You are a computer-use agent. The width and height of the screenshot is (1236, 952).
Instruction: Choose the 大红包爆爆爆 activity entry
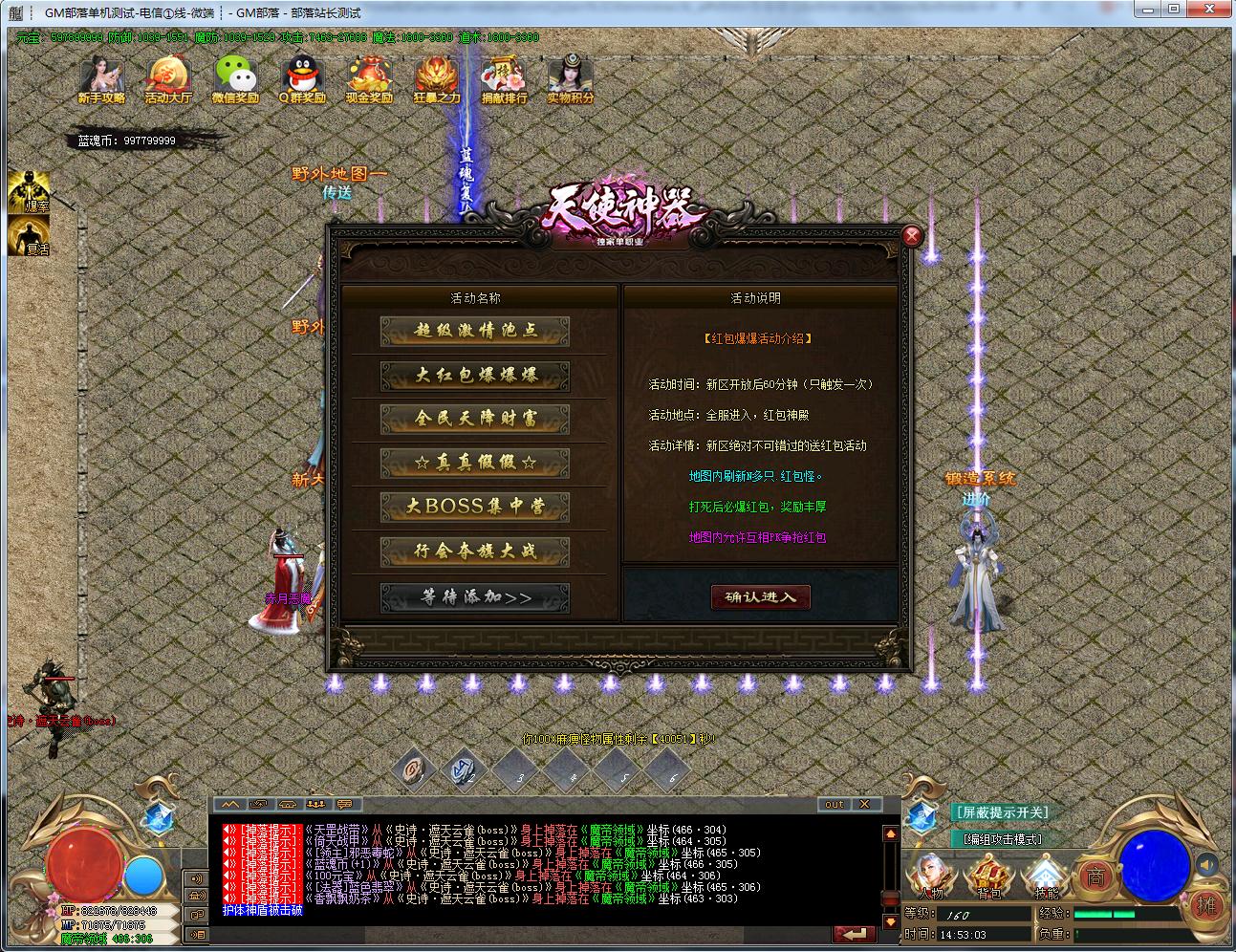pyautogui.click(x=475, y=375)
